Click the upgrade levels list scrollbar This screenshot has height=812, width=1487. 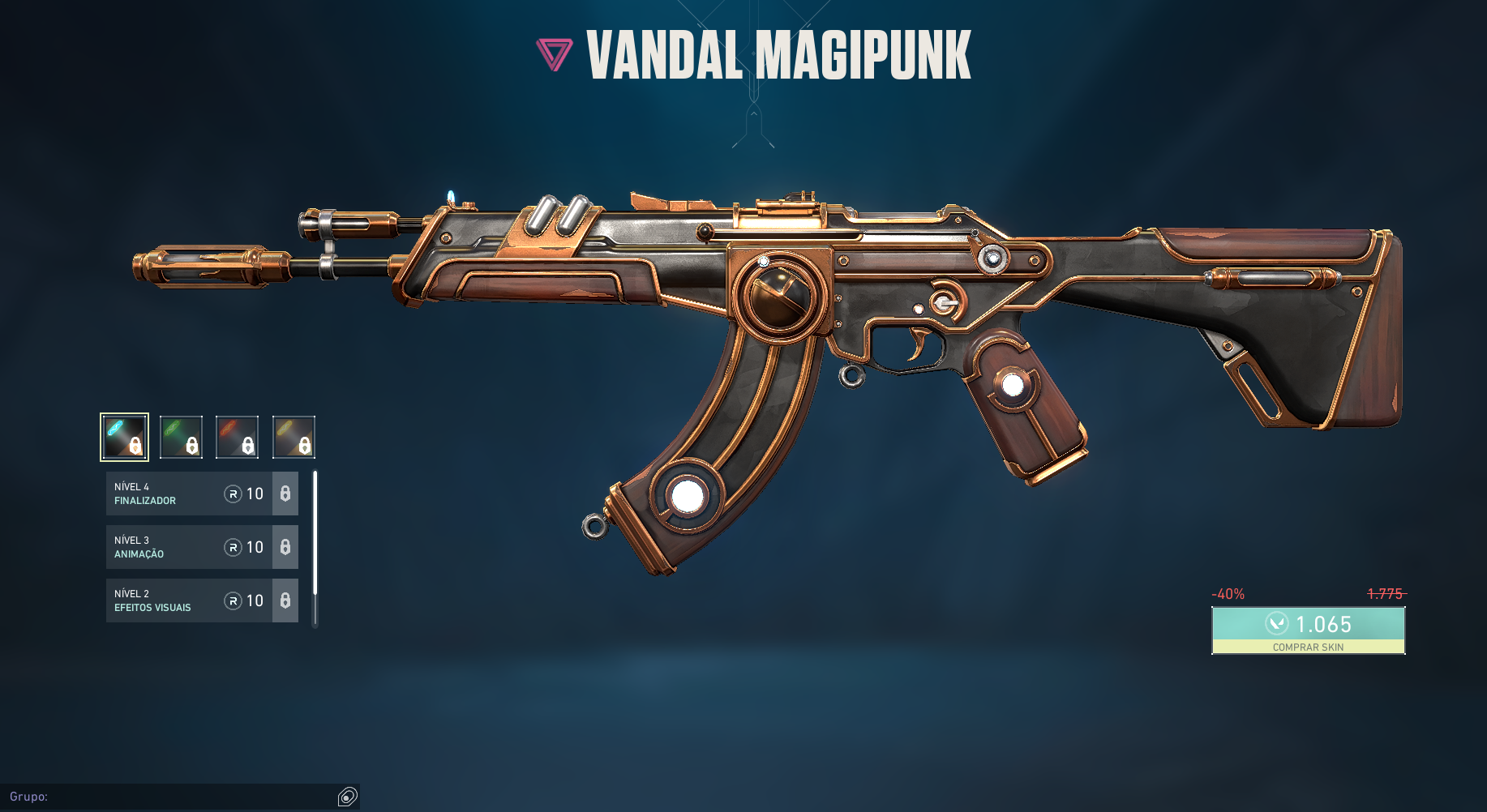(315, 535)
